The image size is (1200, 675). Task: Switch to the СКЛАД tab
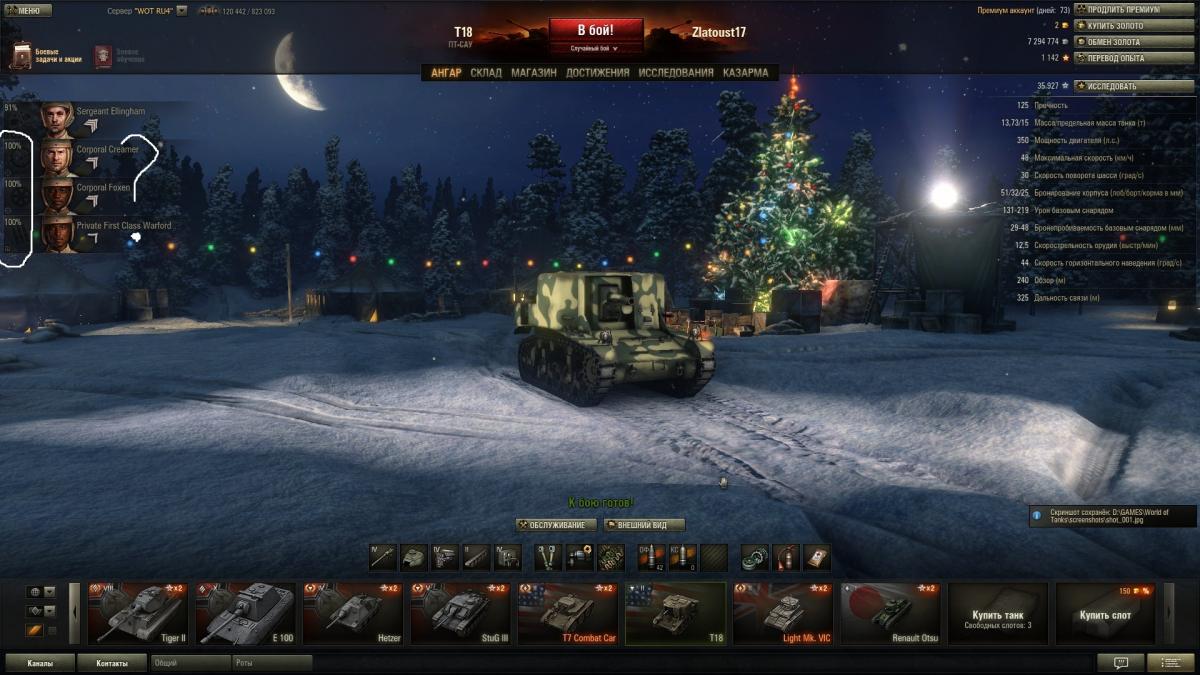coord(486,73)
